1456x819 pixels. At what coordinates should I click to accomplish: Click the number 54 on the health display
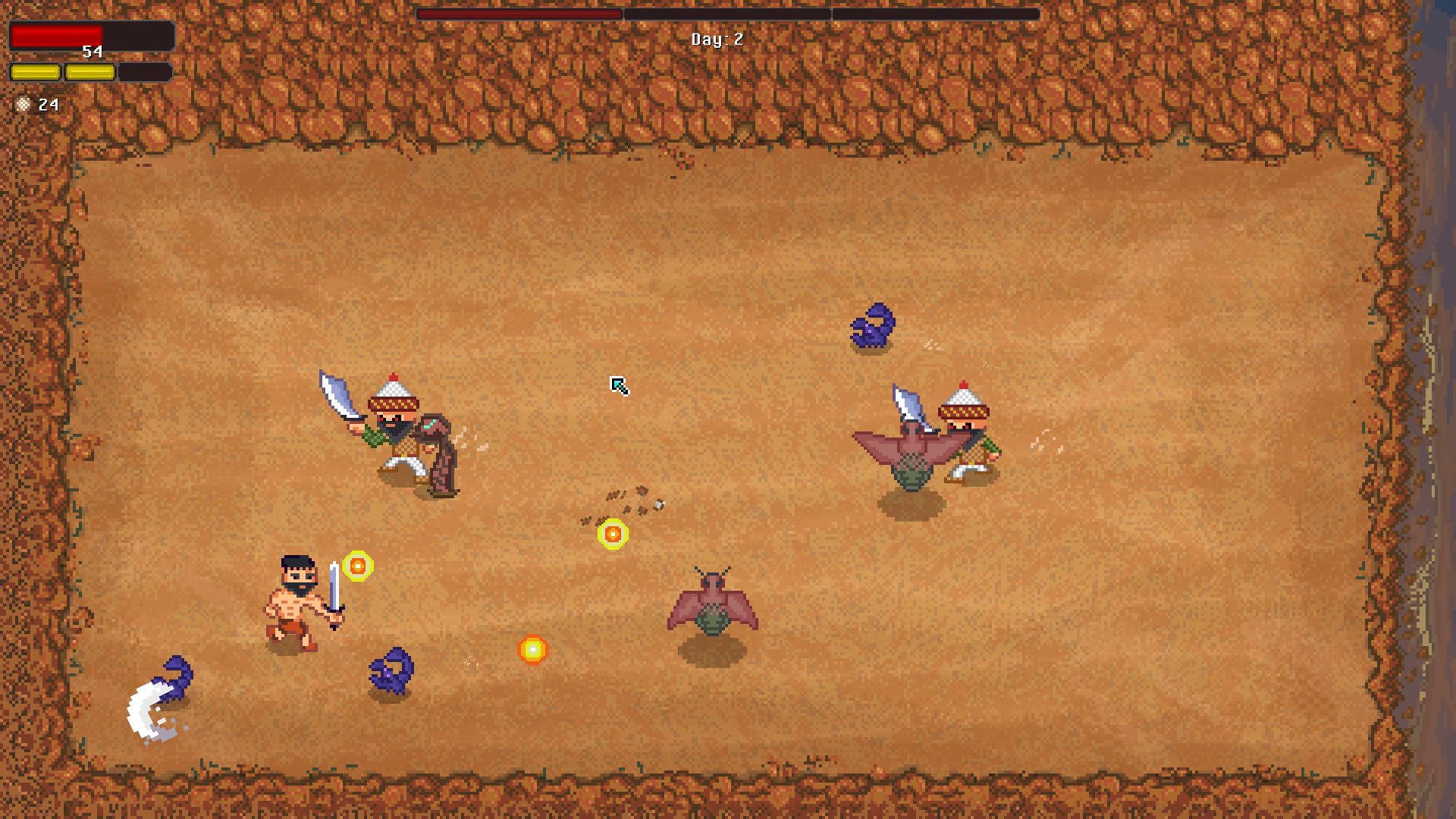(x=93, y=52)
